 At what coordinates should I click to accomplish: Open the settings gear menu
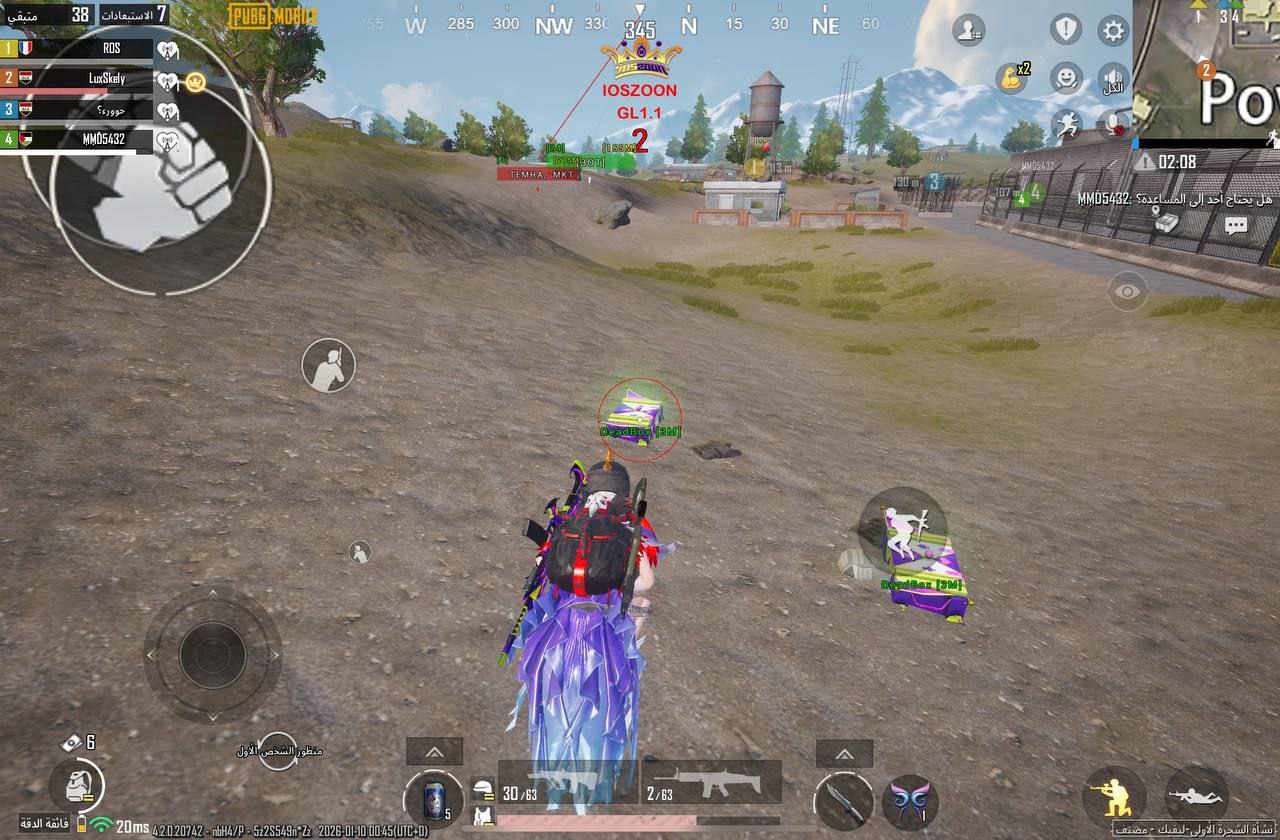(1113, 30)
